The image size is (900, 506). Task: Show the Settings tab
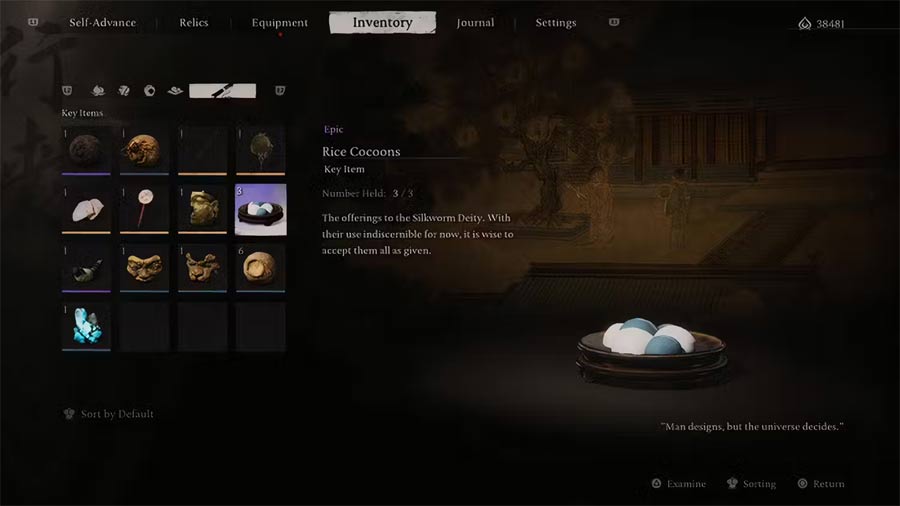[555, 23]
